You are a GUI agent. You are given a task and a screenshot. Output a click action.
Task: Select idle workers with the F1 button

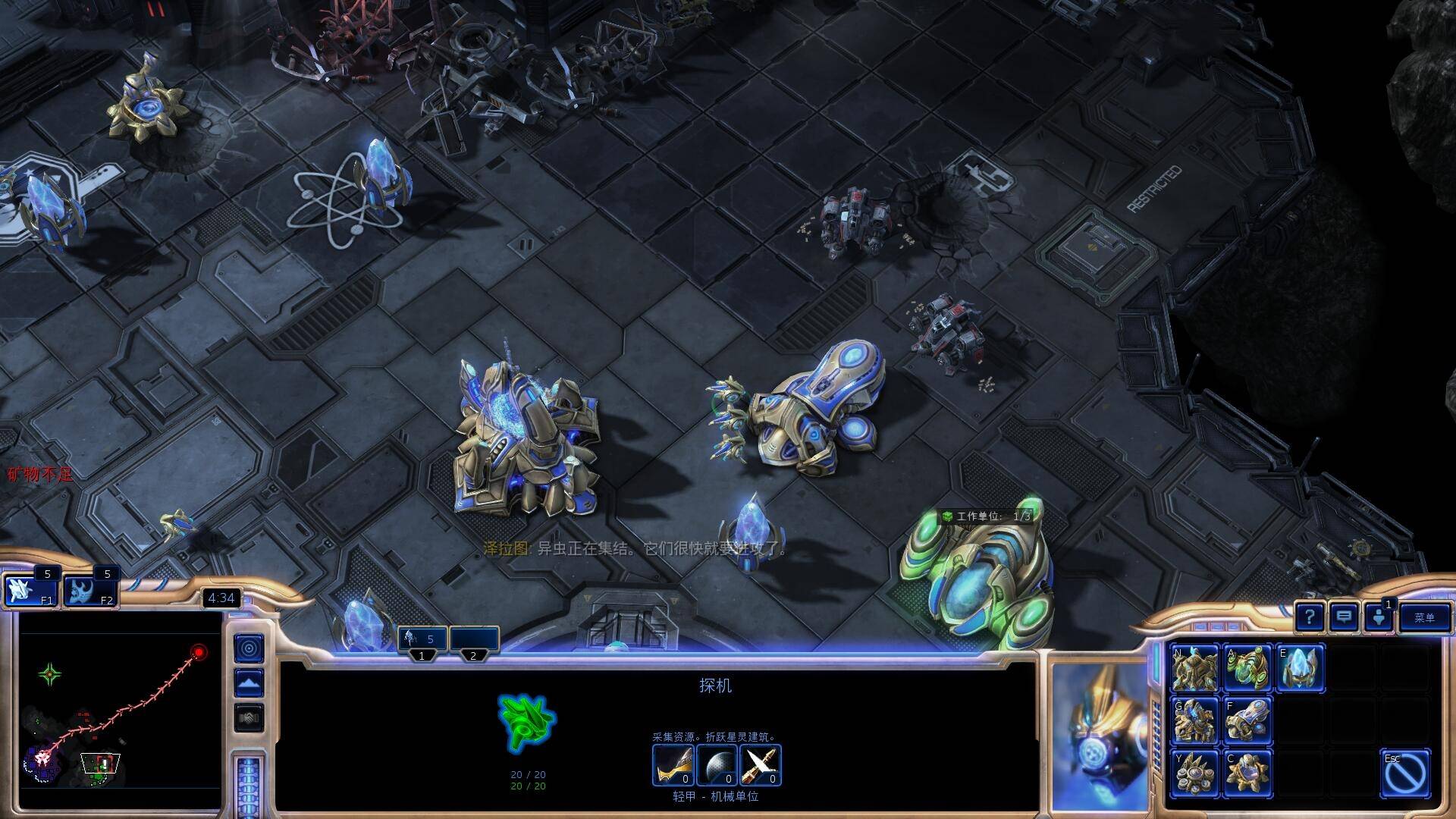[30, 590]
